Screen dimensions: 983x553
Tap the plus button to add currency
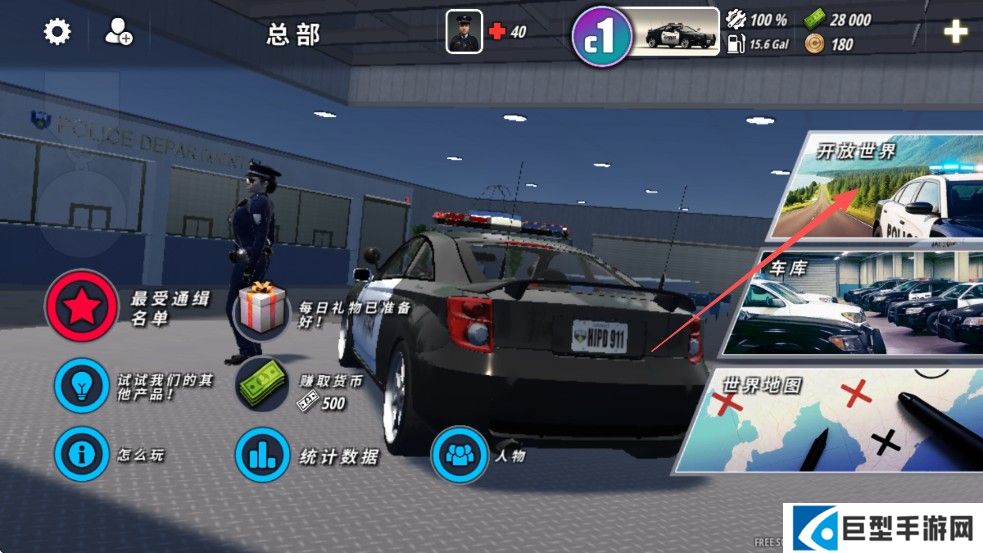955,32
